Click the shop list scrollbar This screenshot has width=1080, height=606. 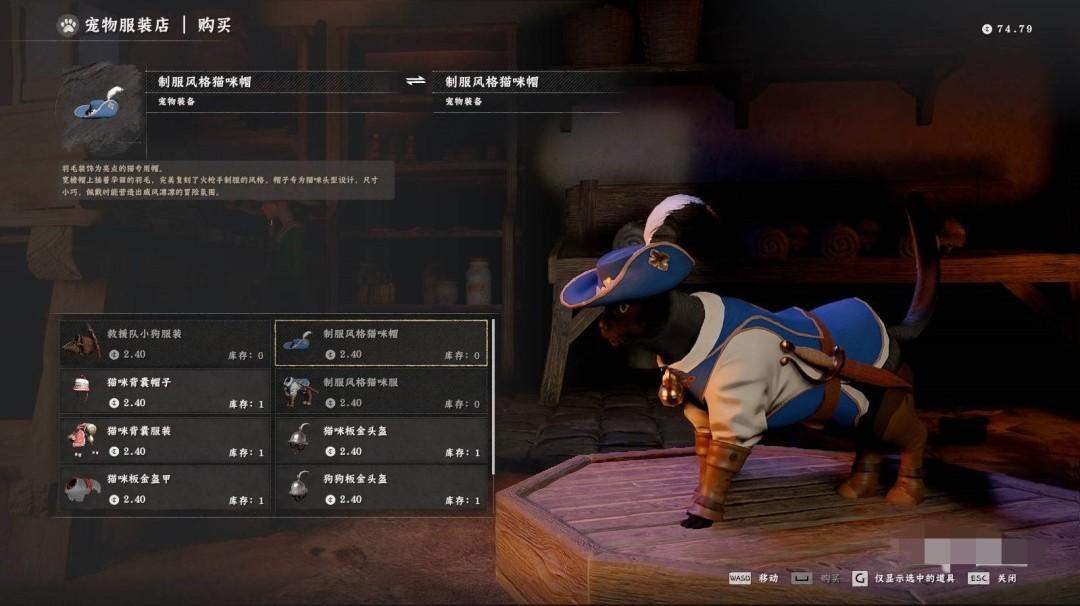[494, 400]
